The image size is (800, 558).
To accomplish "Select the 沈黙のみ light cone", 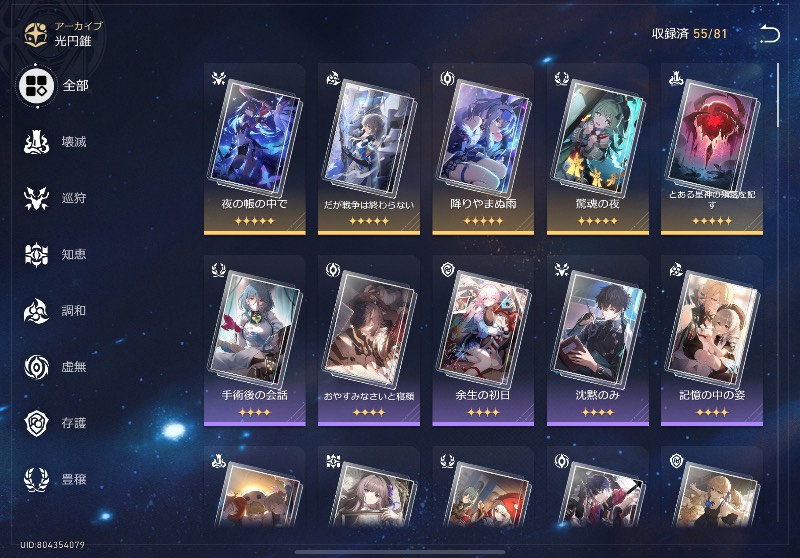I will 596,340.
